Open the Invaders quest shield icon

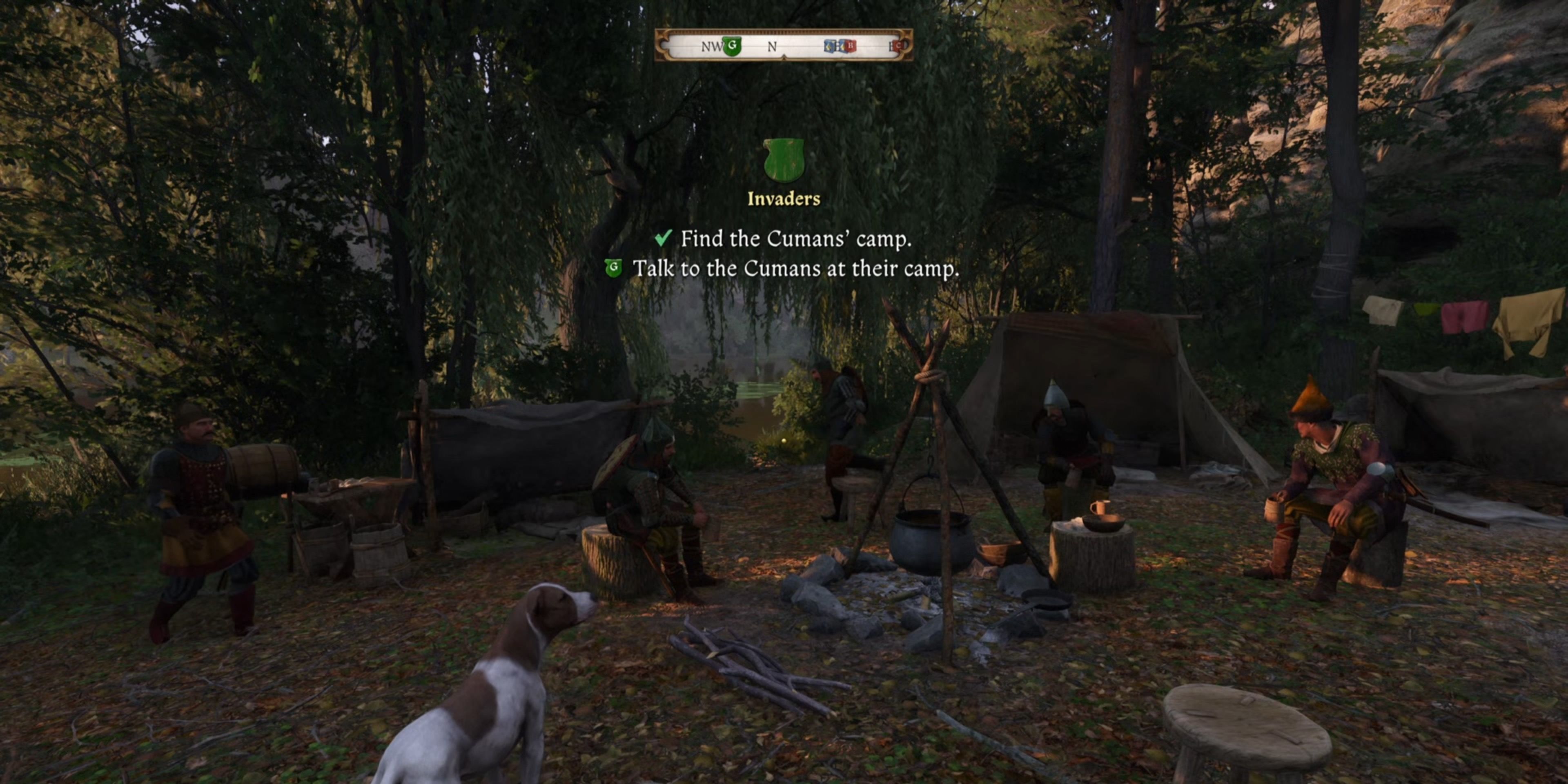tap(784, 160)
